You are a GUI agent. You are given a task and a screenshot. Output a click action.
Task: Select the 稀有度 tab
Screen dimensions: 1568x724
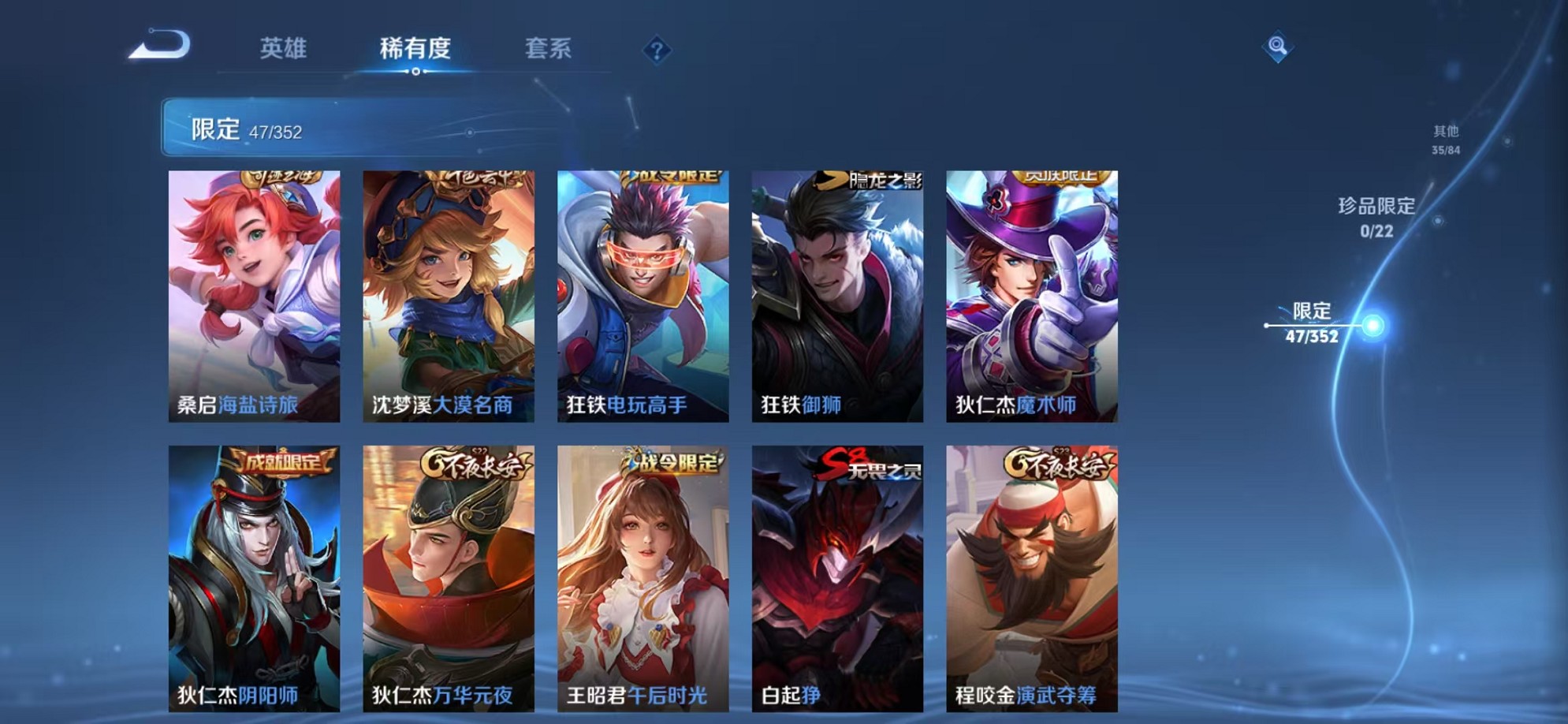pyautogui.click(x=415, y=49)
